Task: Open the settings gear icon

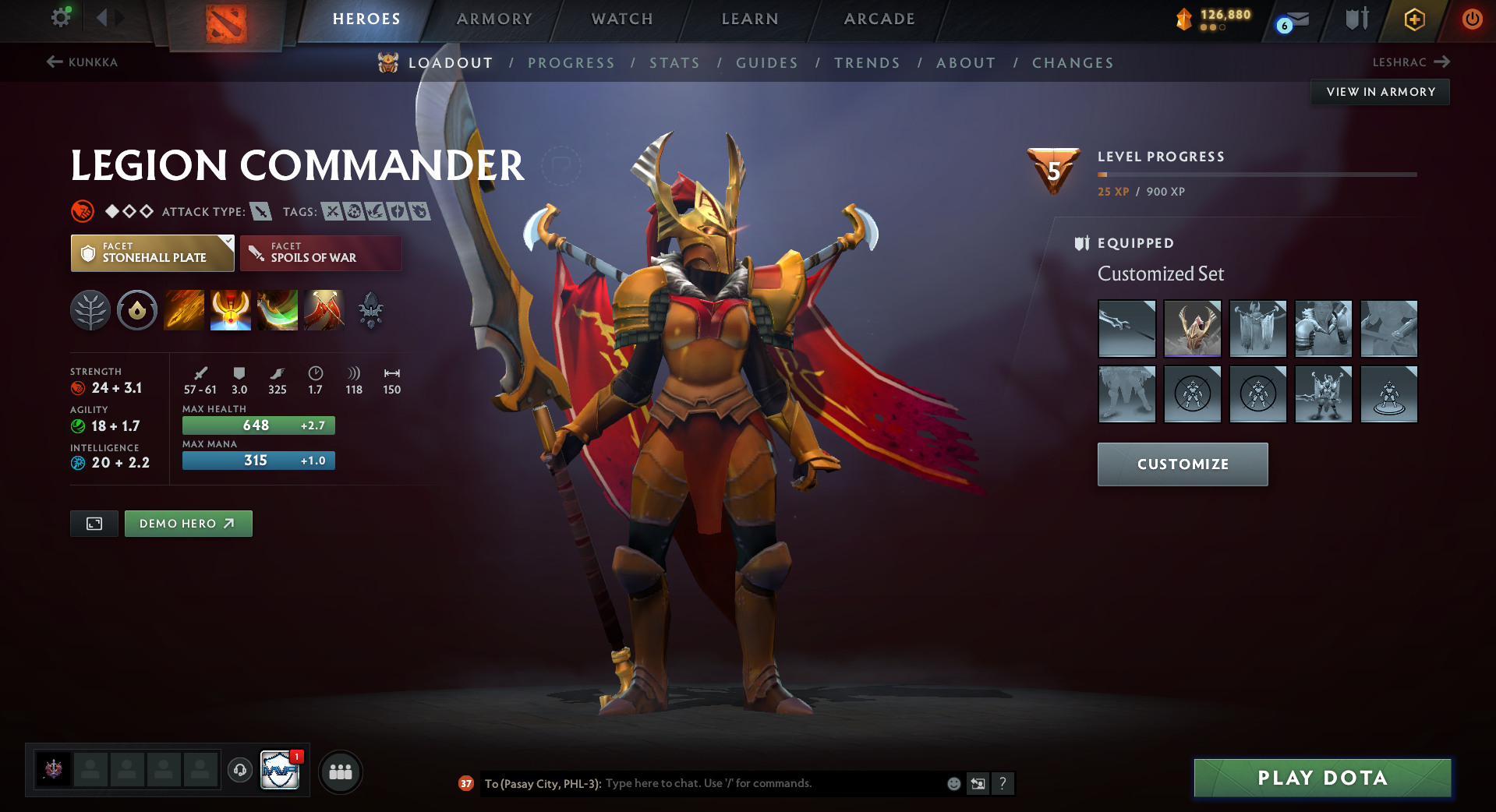Action: click(x=61, y=17)
